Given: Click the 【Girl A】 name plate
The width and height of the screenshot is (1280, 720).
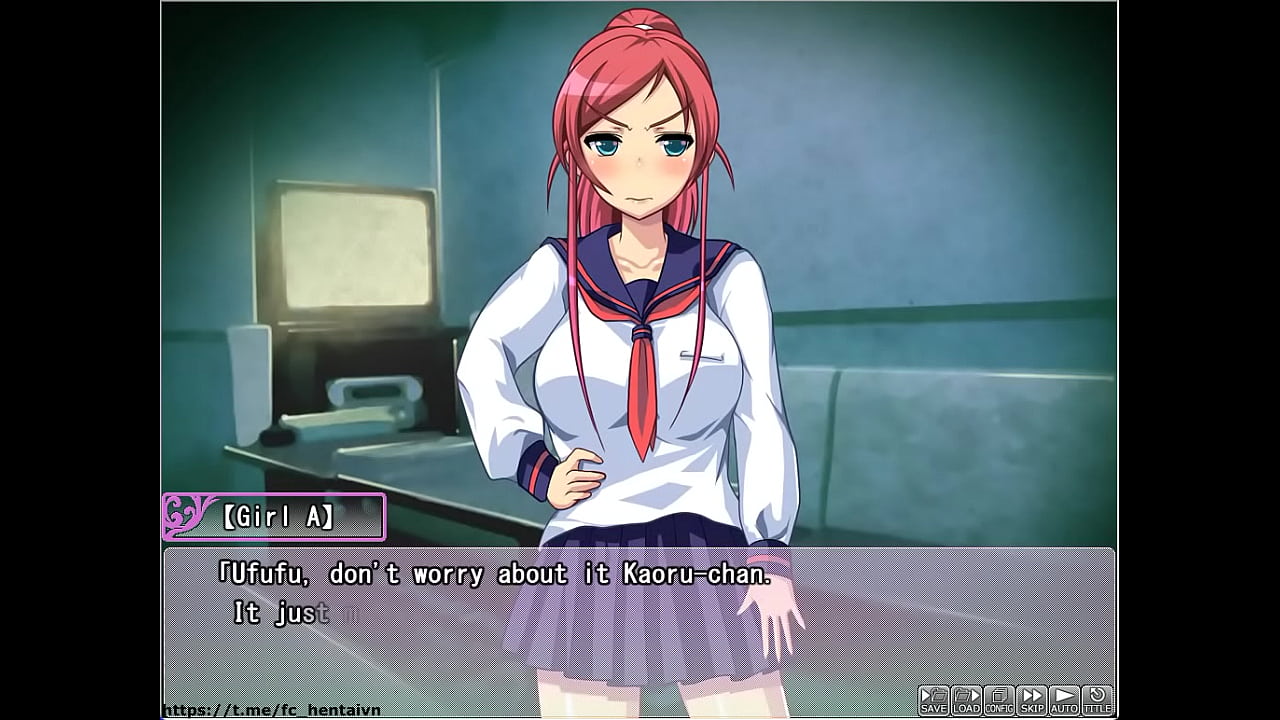Looking at the screenshot, I should point(280,516).
